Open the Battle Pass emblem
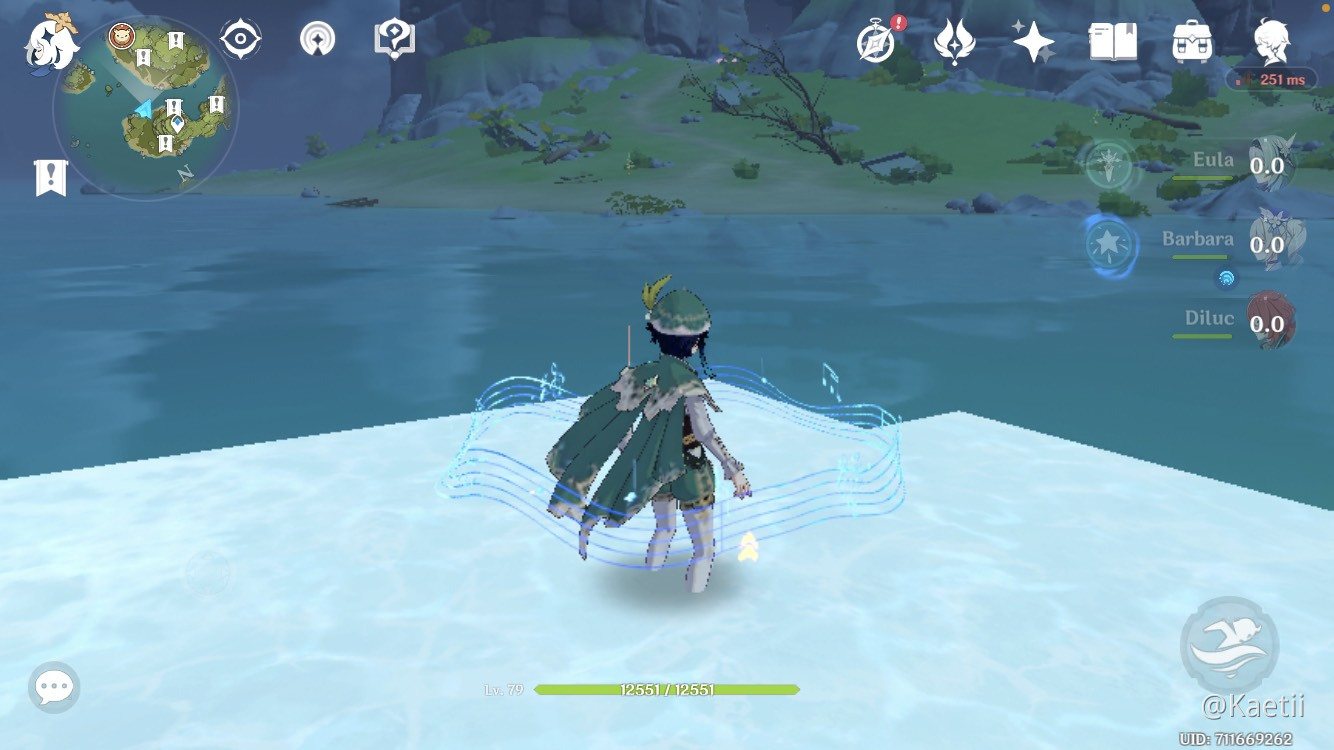This screenshot has width=1334, height=750. (955, 40)
